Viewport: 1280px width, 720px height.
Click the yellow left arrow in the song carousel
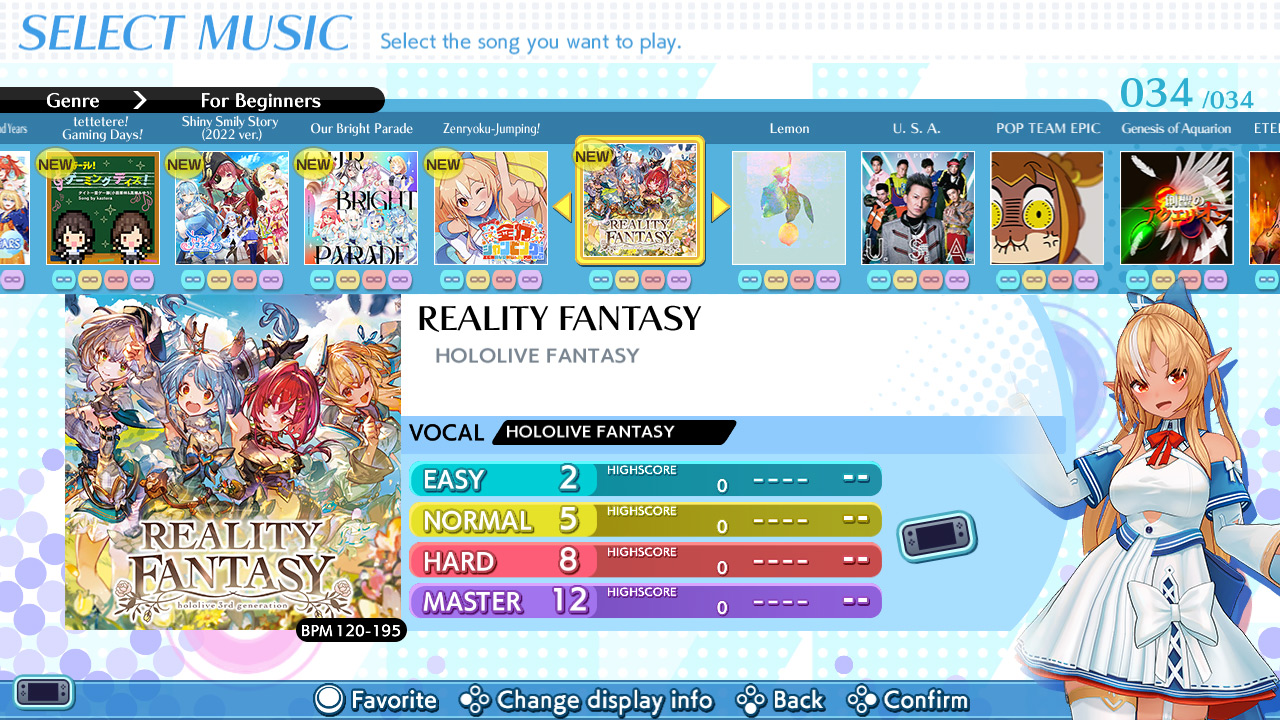click(x=562, y=207)
